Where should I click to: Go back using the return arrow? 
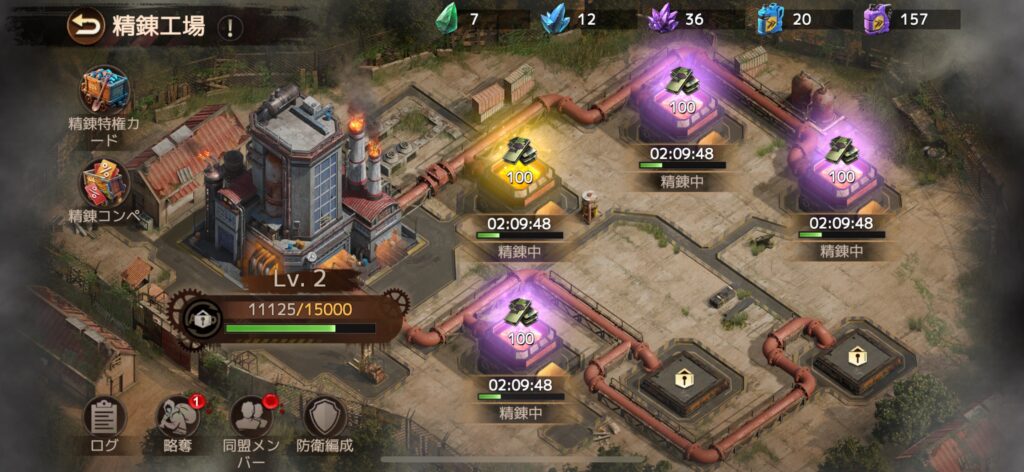(x=86, y=26)
